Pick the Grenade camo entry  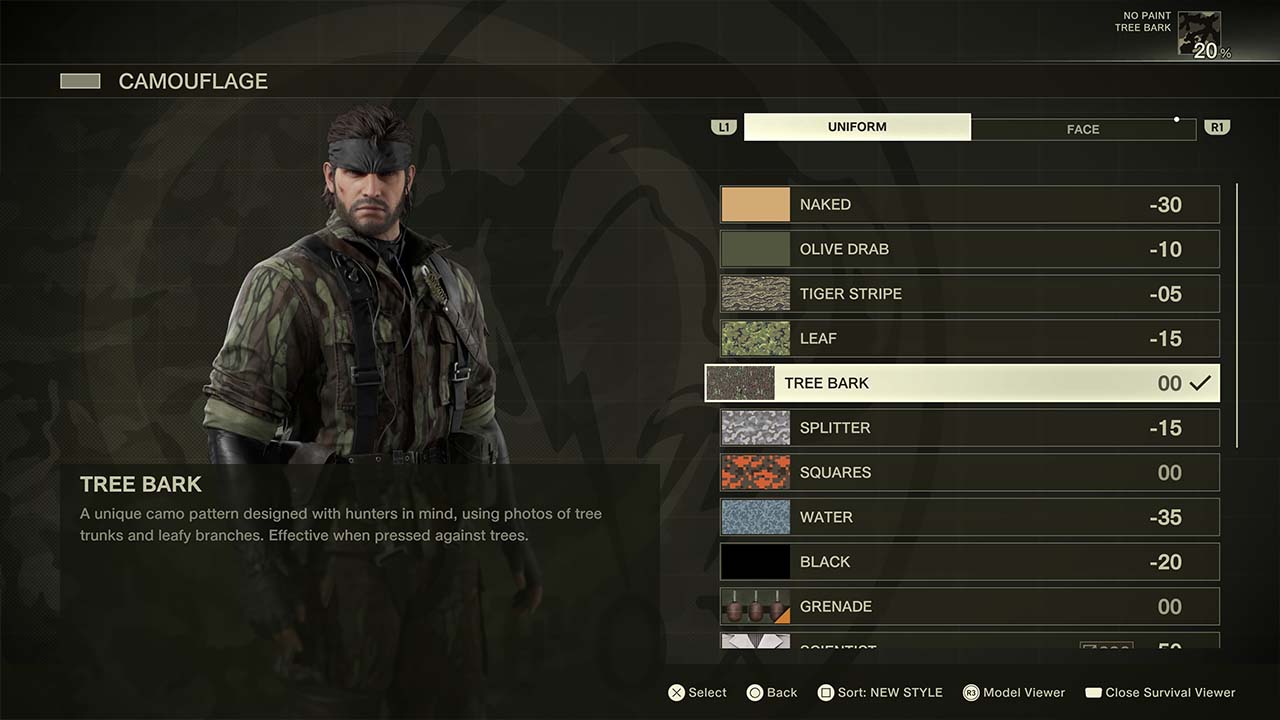(969, 606)
